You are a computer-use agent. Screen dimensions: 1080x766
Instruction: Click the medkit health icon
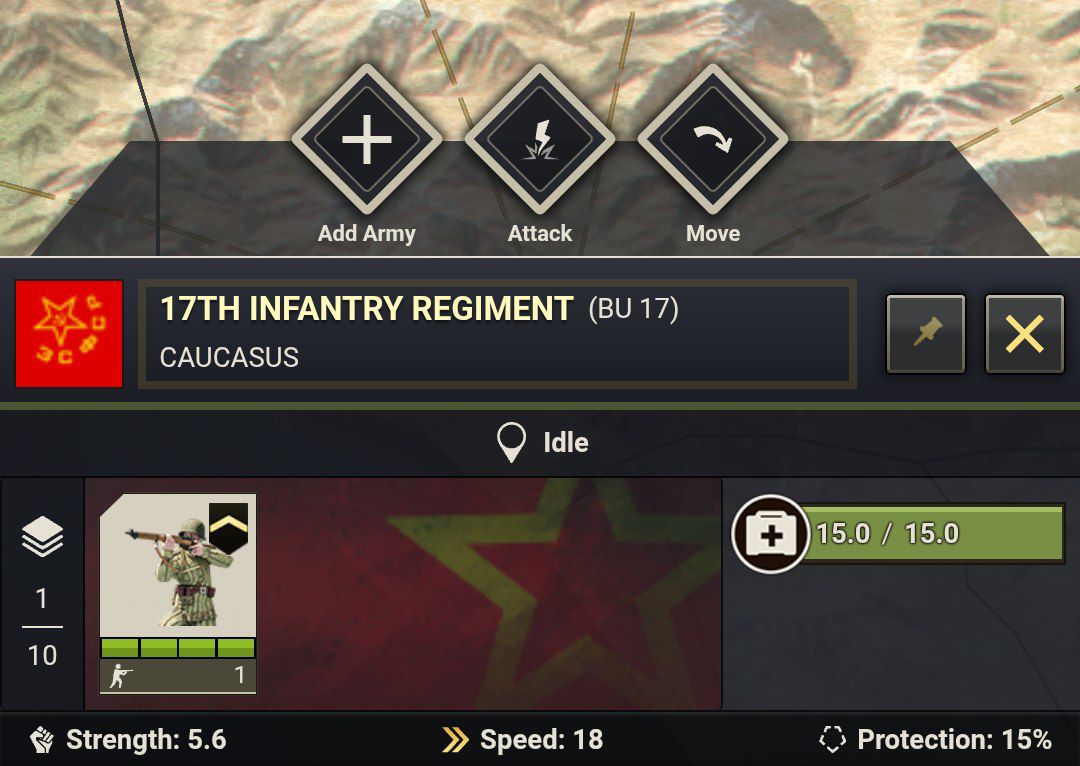[770, 534]
